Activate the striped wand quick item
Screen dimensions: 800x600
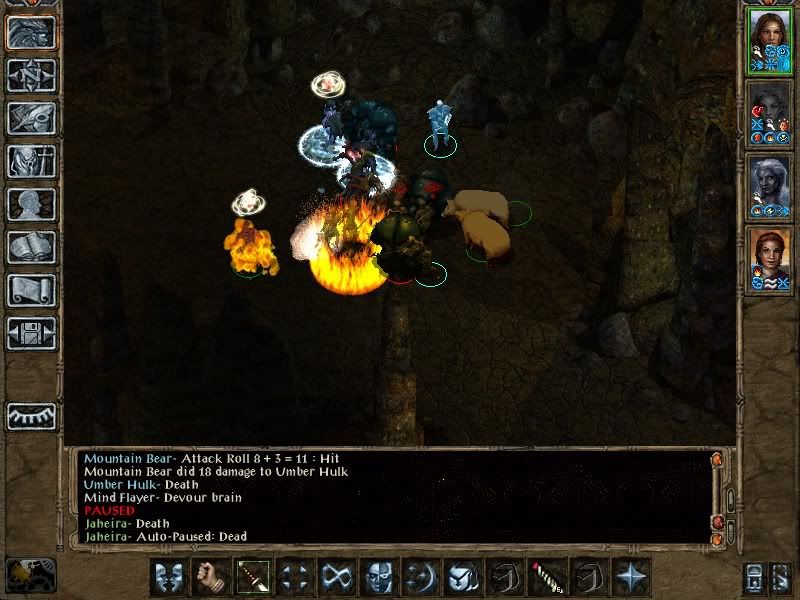[545, 577]
